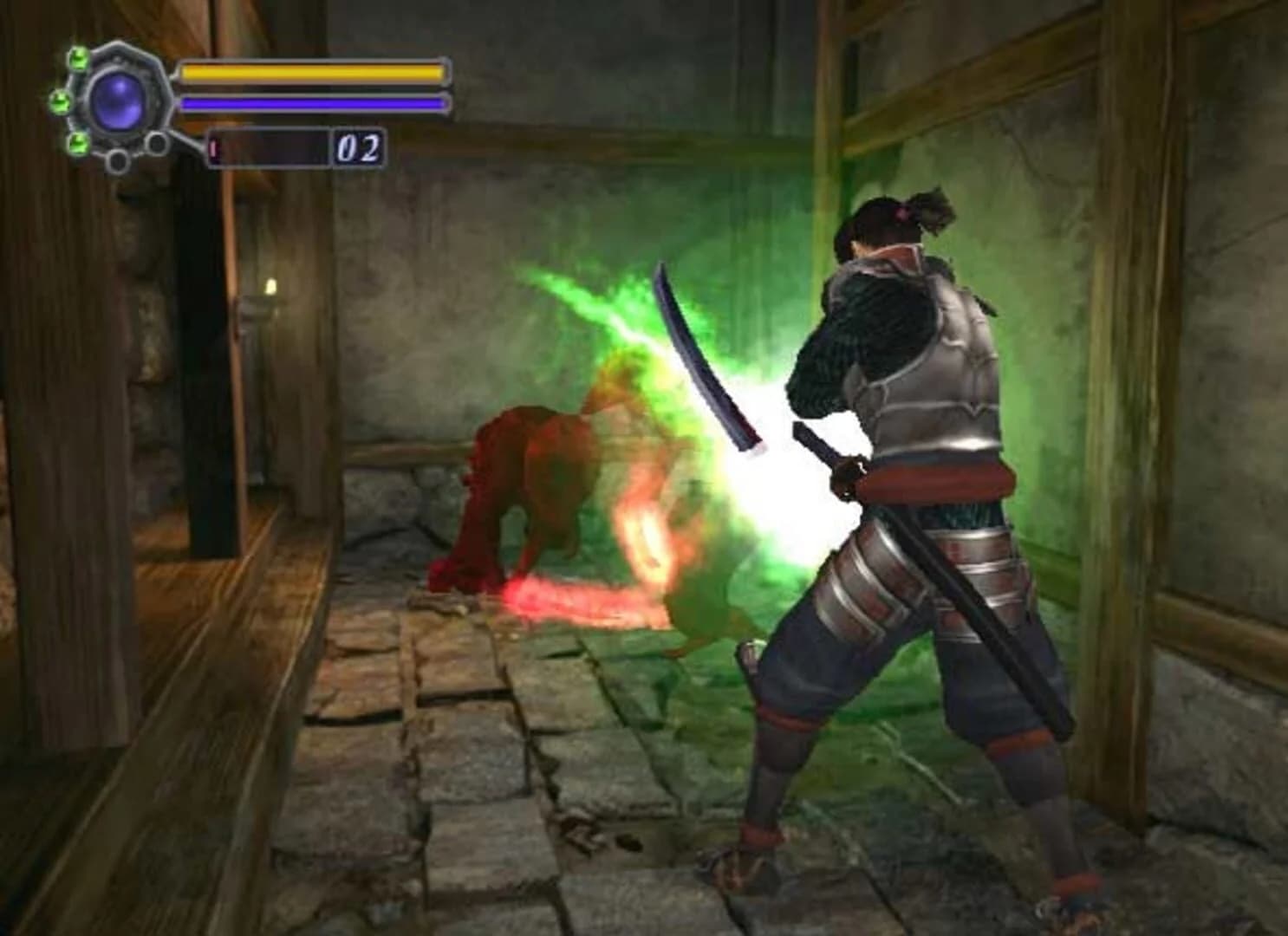Select the soul count number 02
This screenshot has height=936, width=1288.
click(358, 148)
